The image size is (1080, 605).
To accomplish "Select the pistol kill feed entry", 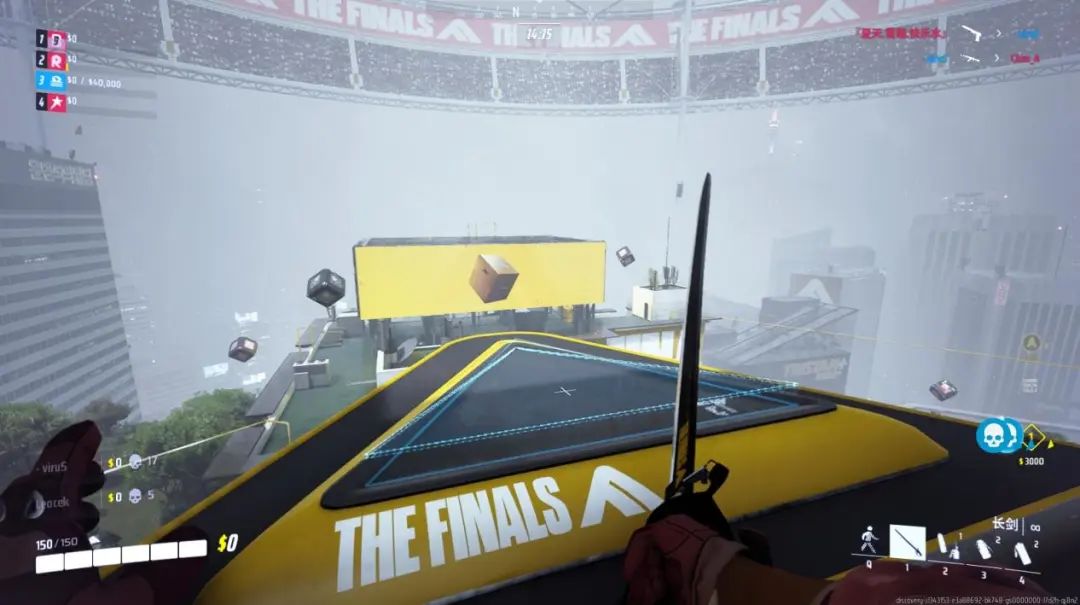I will pos(968,33).
